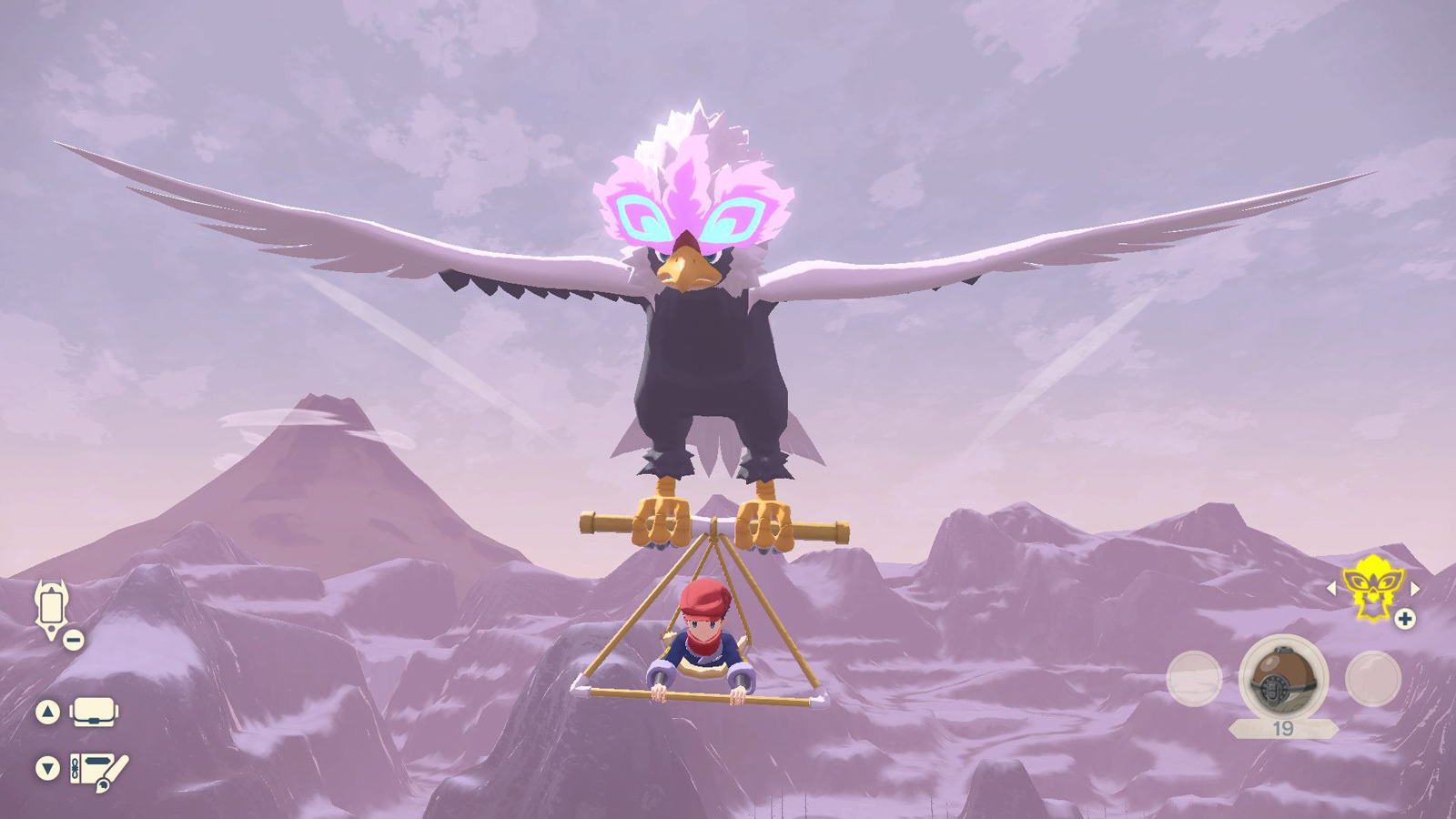Click the left arrow to switch ride Pokémon

coord(1331,587)
